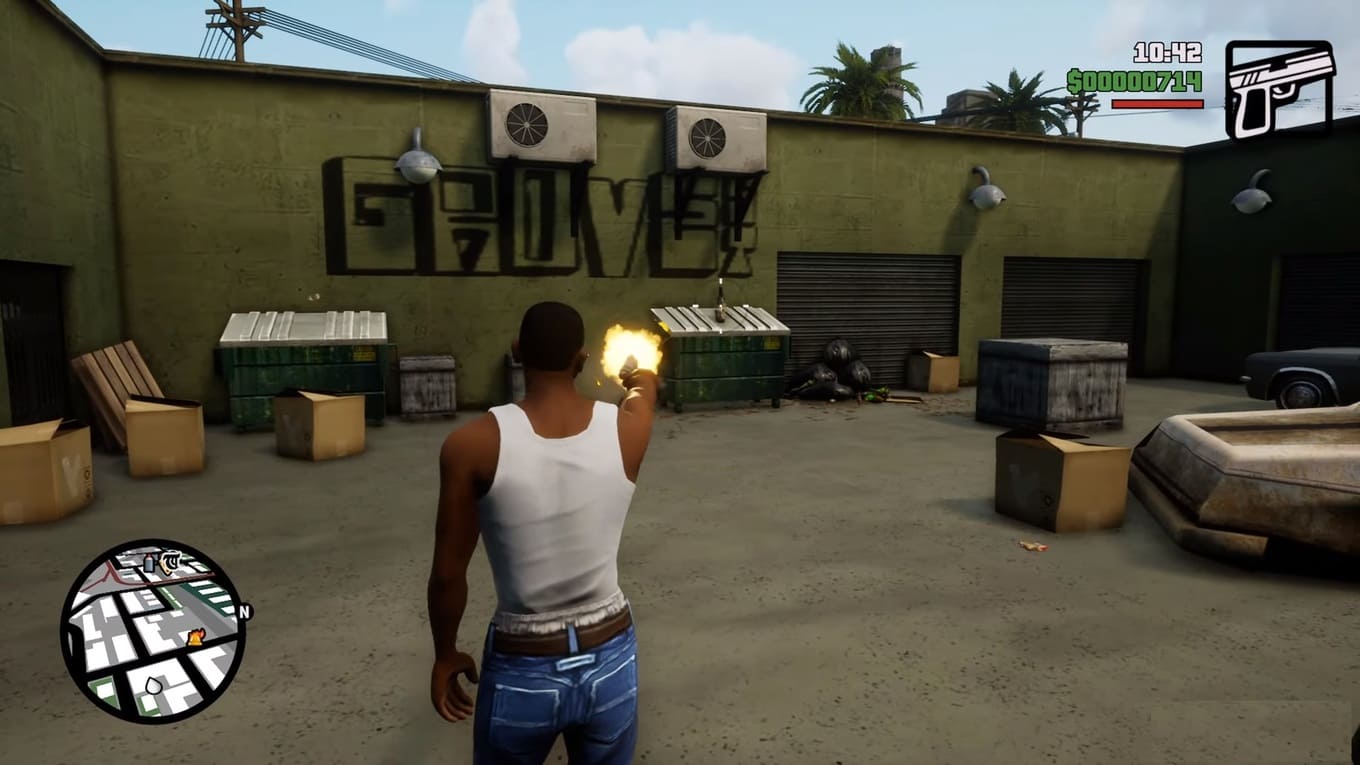Select the fire station flame marker on minimap
The width and height of the screenshot is (1360, 765).
[x=196, y=636]
